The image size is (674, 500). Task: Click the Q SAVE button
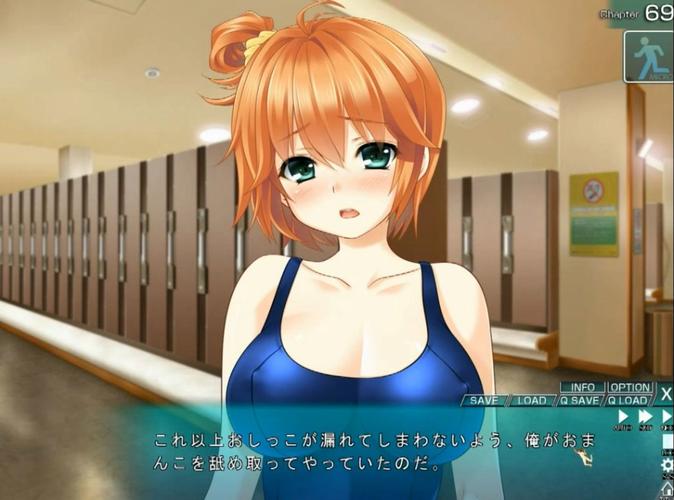[x=579, y=401]
